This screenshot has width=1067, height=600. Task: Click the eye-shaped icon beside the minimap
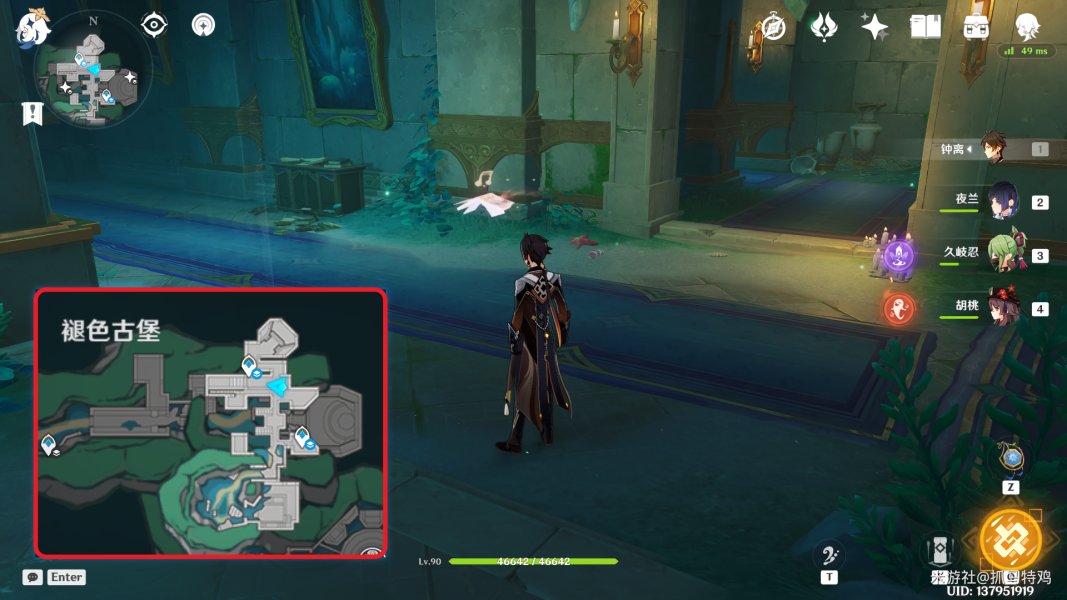click(153, 24)
